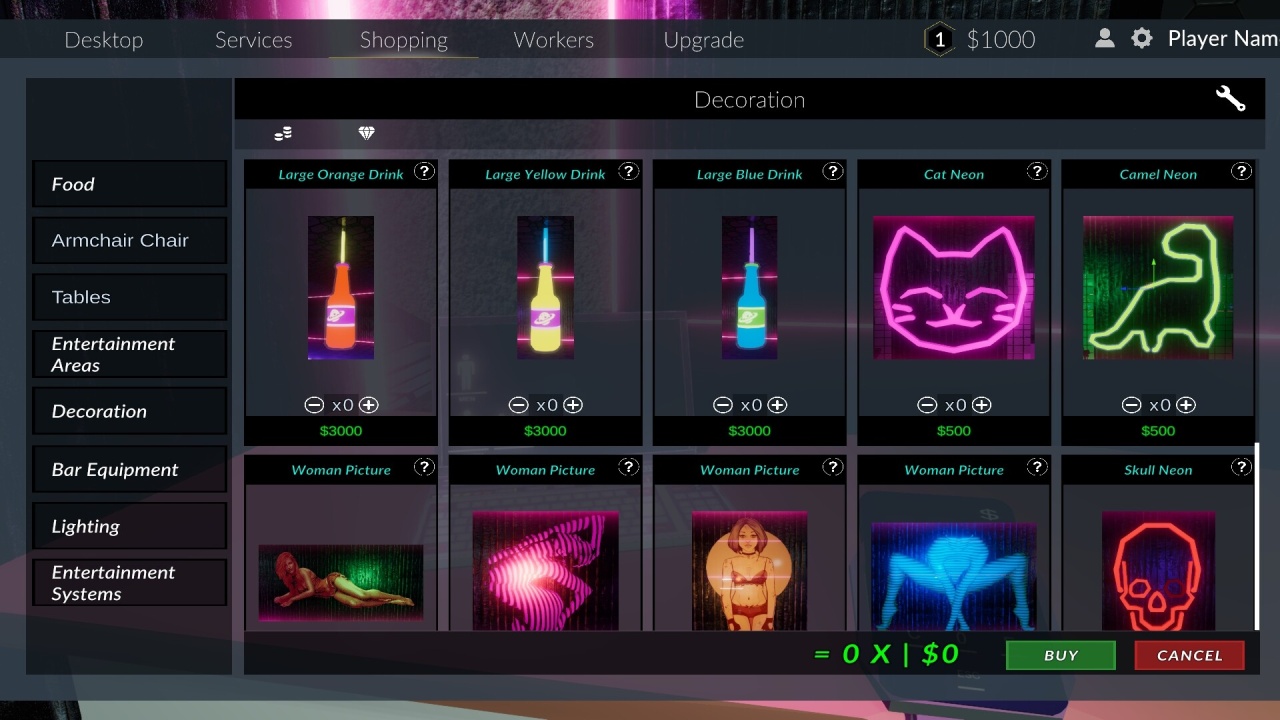Select the Entertainment Areas category
The image size is (1280, 720).
pos(129,354)
